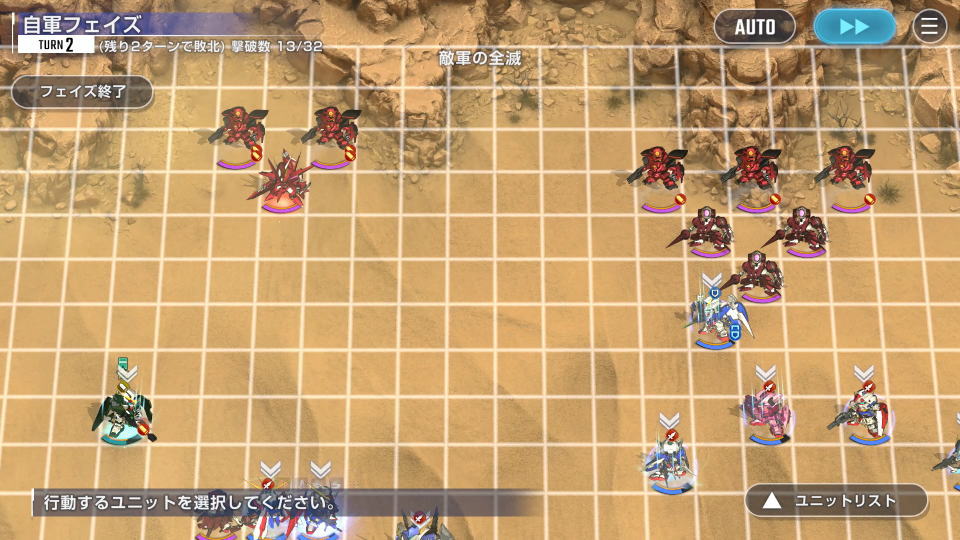This screenshot has width=960, height=540.
Task: Activate the fast-forward speed button
Action: (854, 27)
